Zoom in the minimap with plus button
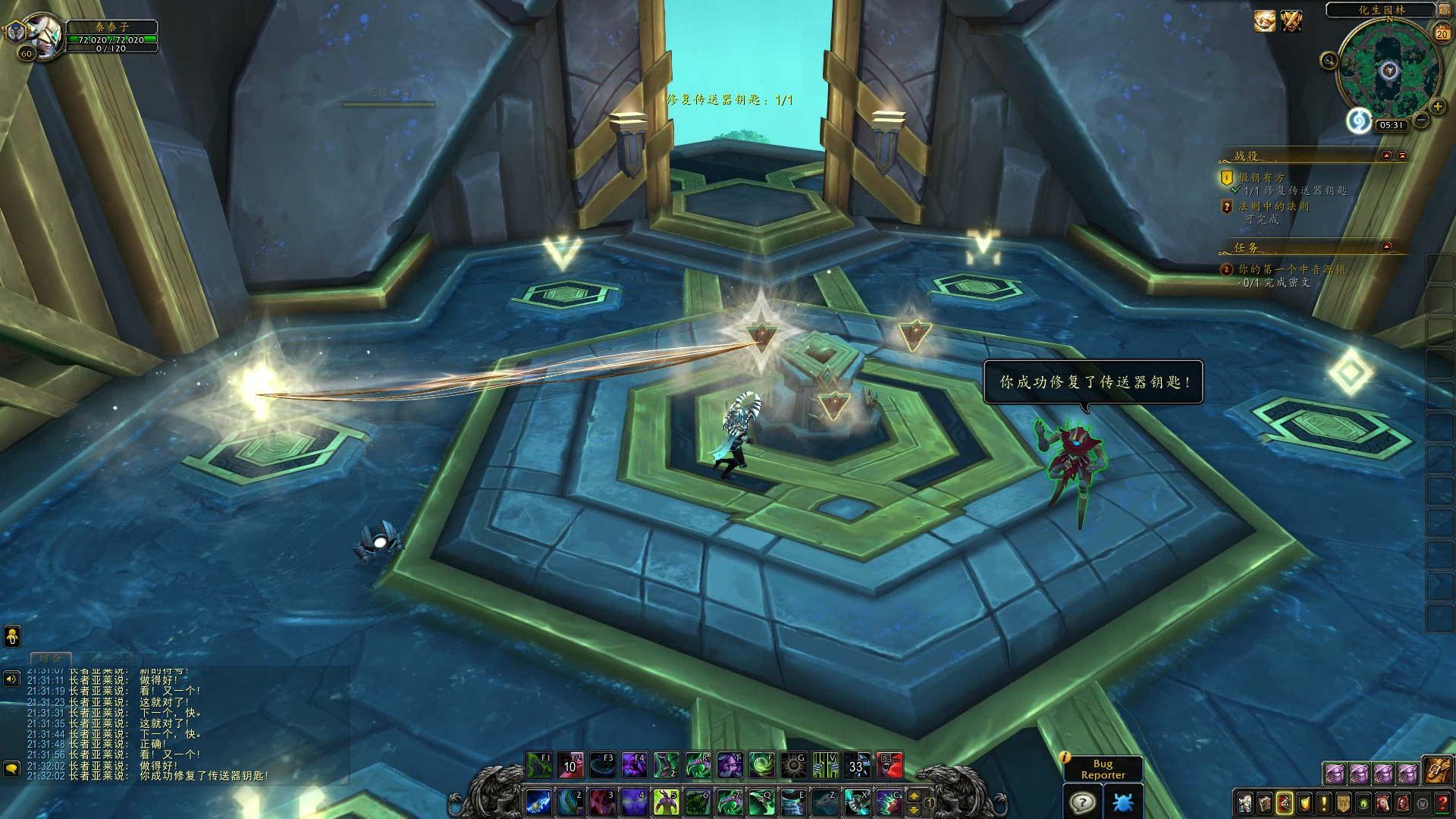The width and height of the screenshot is (1456, 819). pyautogui.click(x=1437, y=107)
